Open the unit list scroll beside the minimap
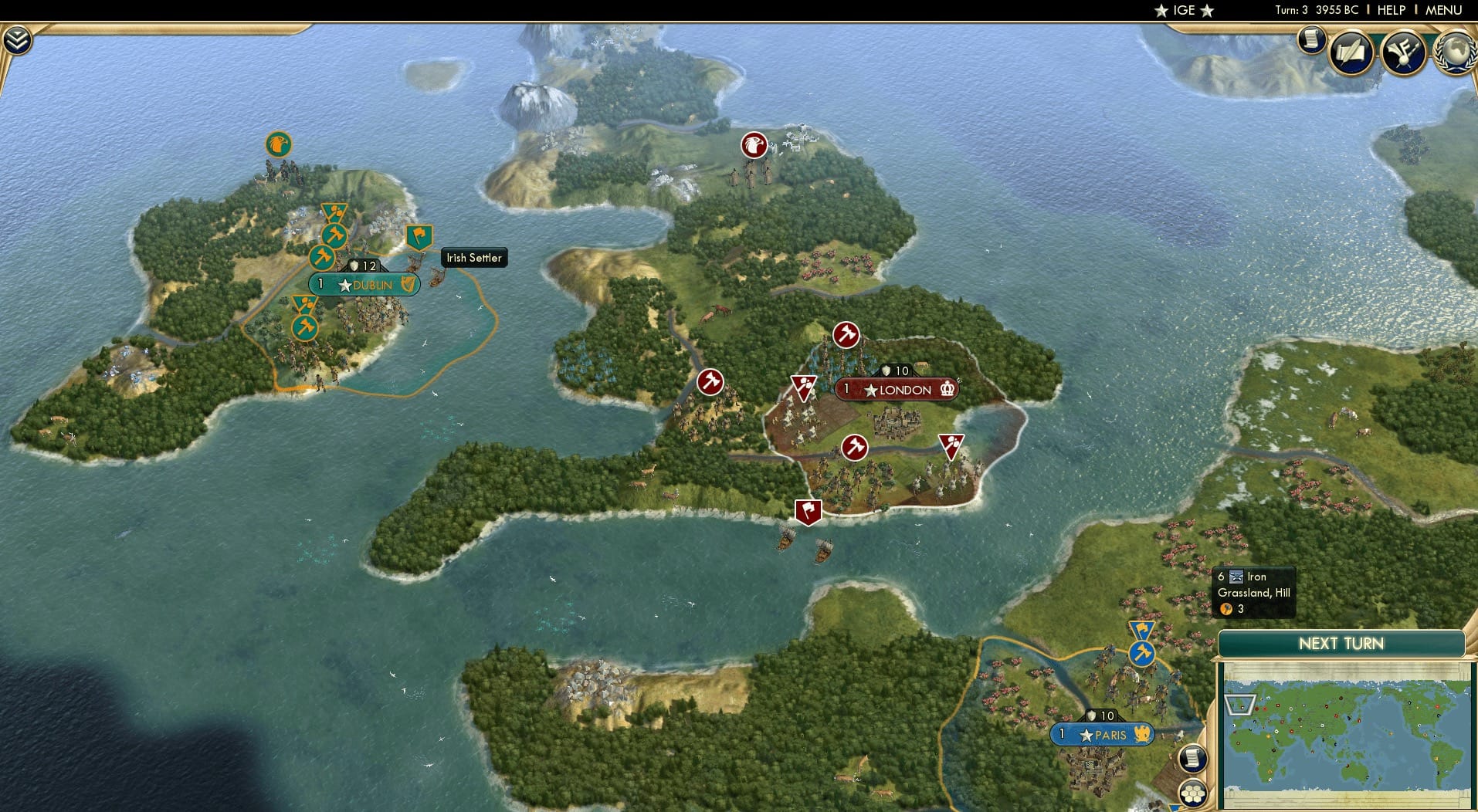This screenshot has height=812, width=1478. pyautogui.click(x=1192, y=760)
